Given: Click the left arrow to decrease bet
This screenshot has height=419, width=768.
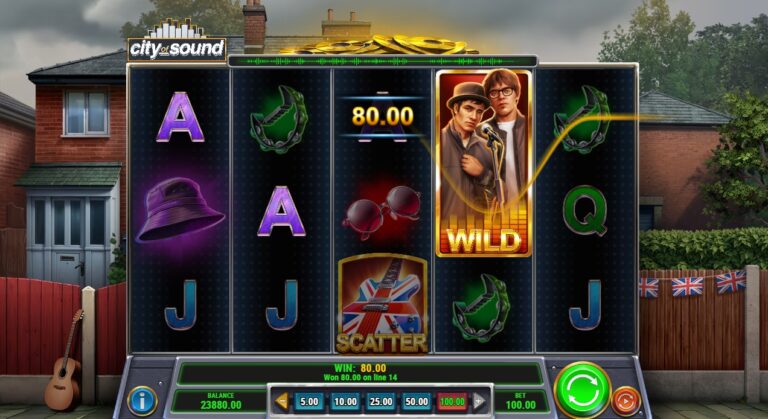Looking at the screenshot, I should click(x=283, y=401).
